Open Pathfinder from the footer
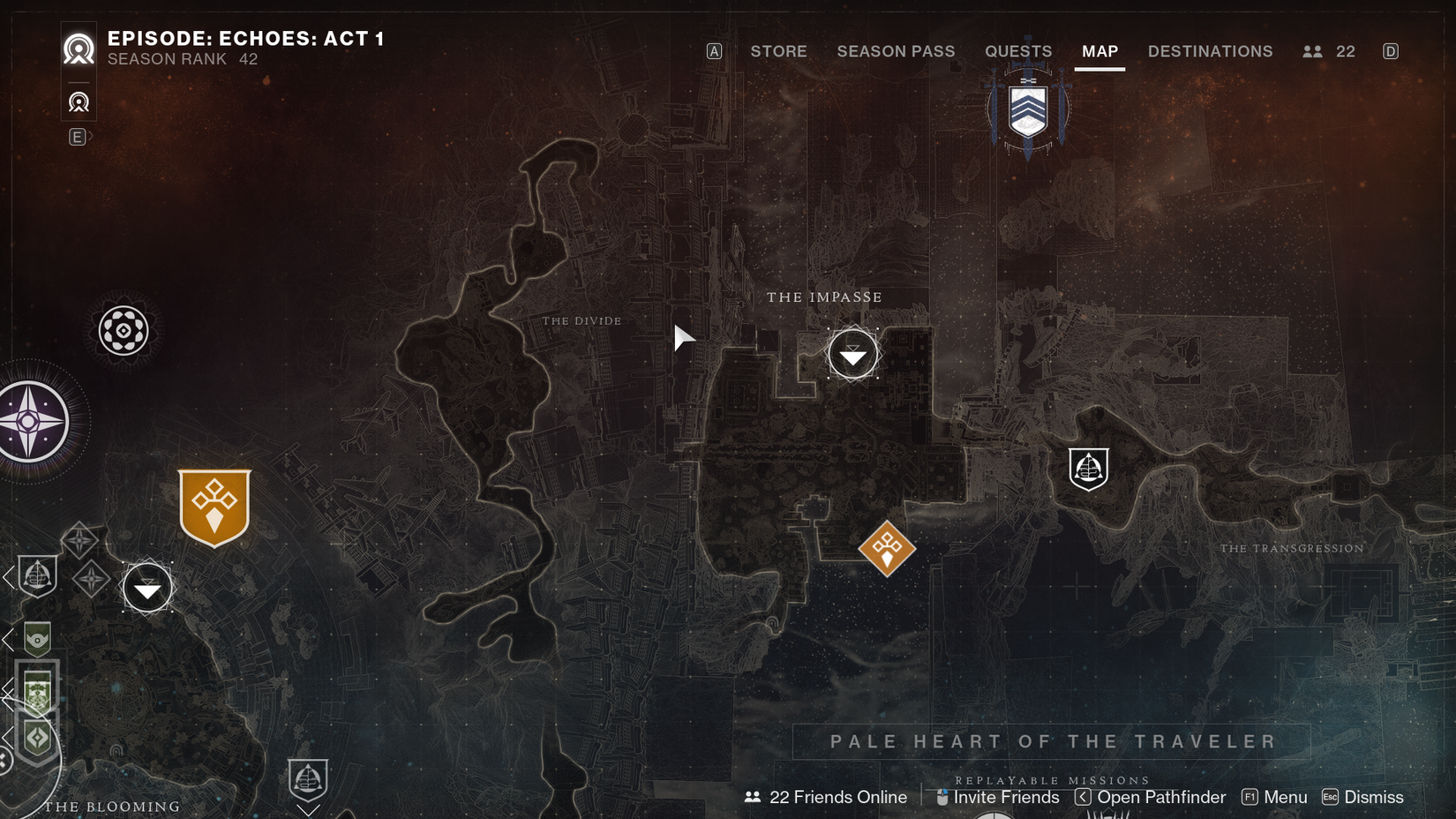The width and height of the screenshot is (1456, 819). point(1151,797)
